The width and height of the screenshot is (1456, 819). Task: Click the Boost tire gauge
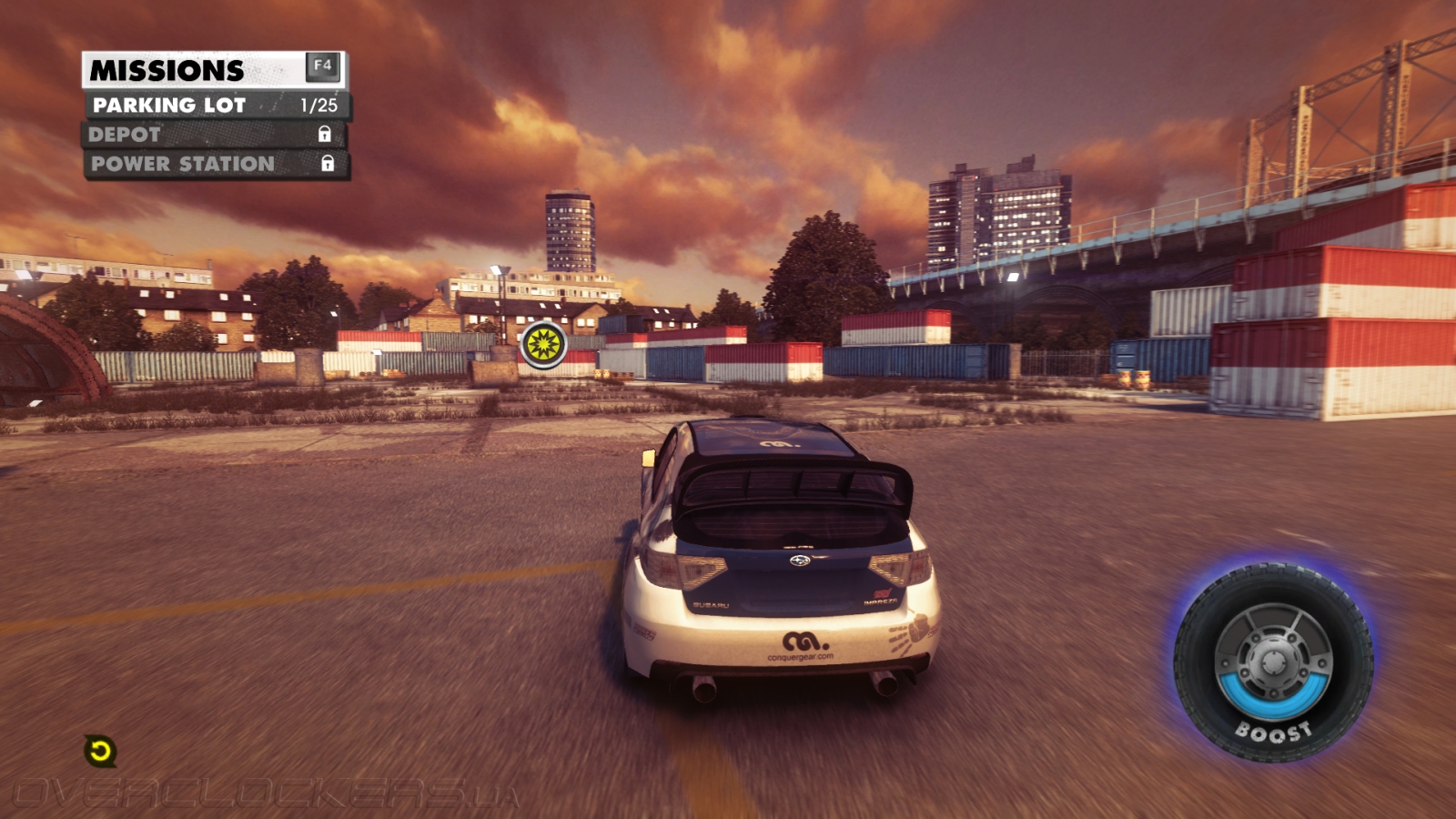click(1273, 662)
